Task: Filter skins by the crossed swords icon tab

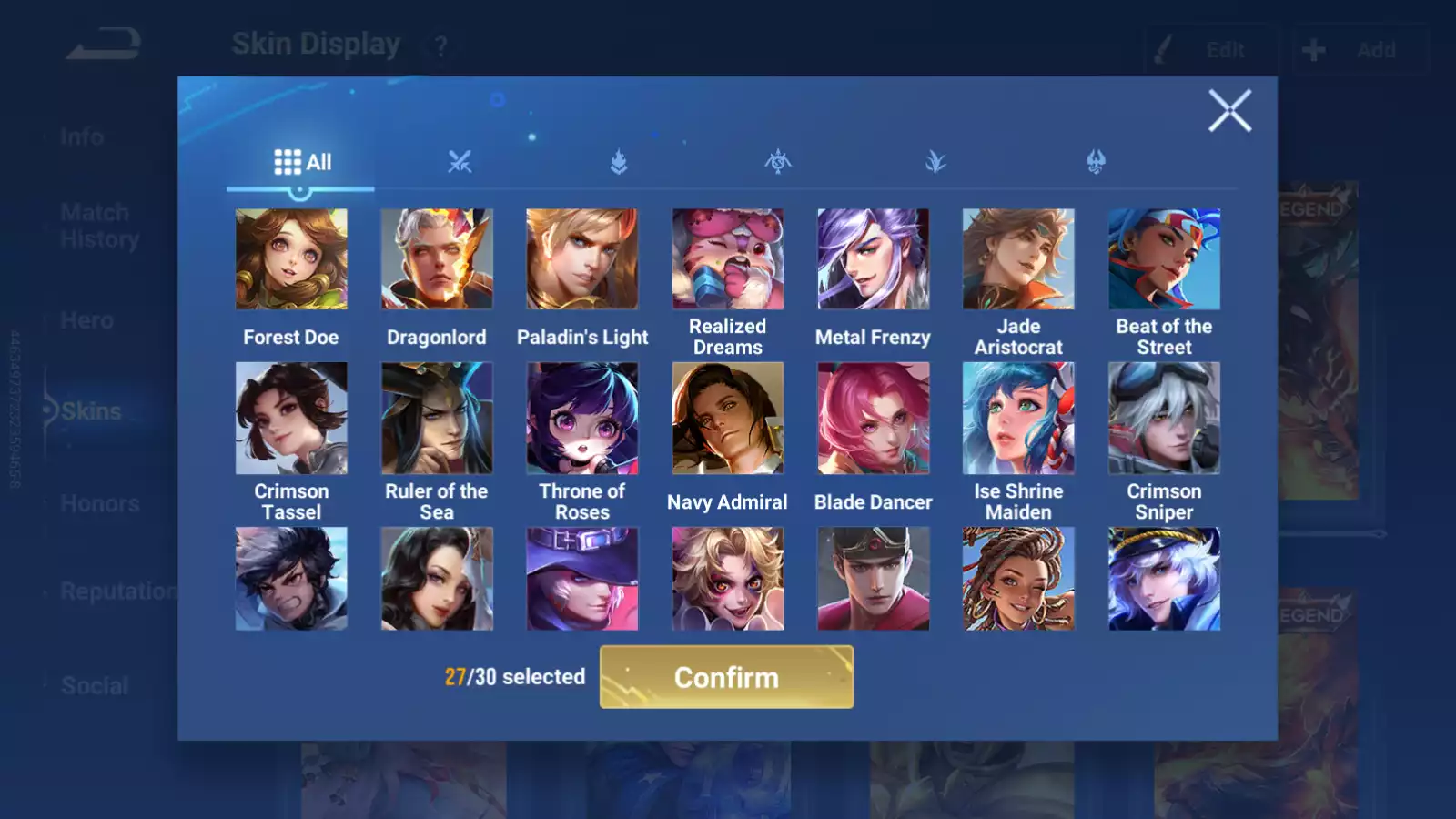Action: (x=460, y=162)
